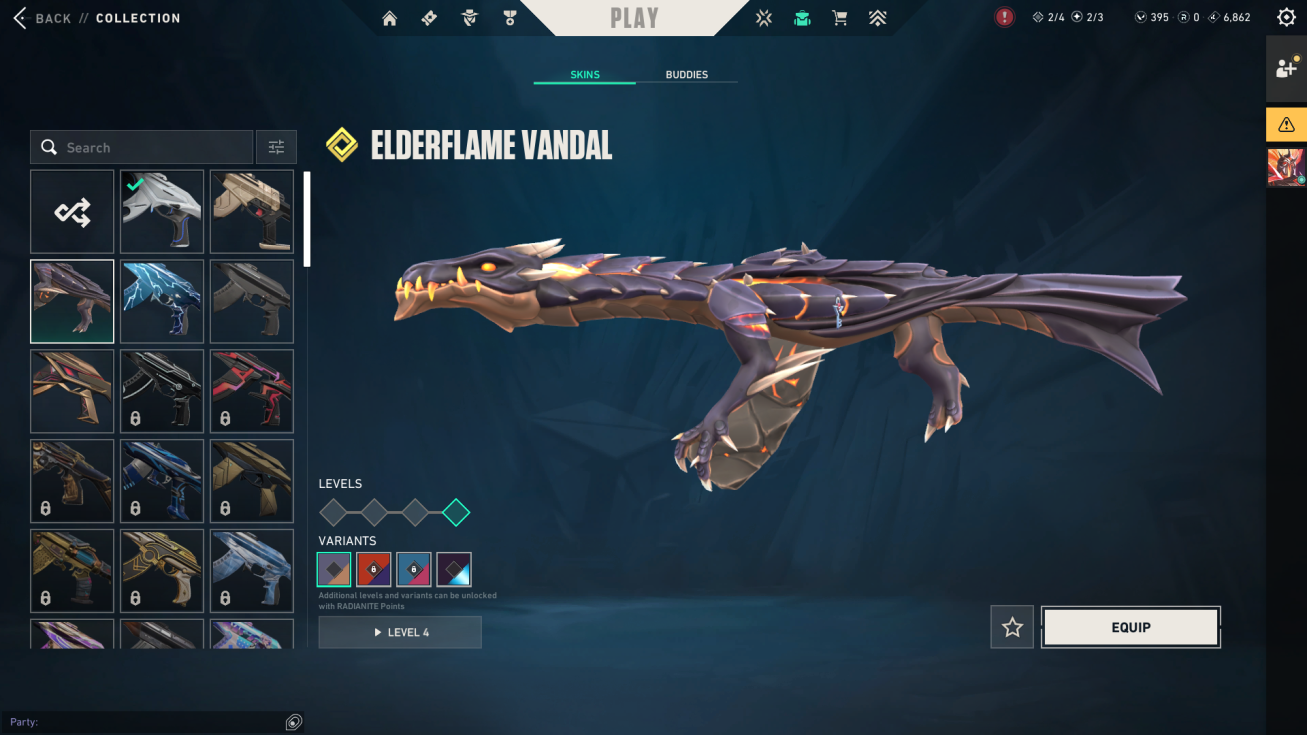Click the PLAY button

pyautogui.click(x=634, y=18)
